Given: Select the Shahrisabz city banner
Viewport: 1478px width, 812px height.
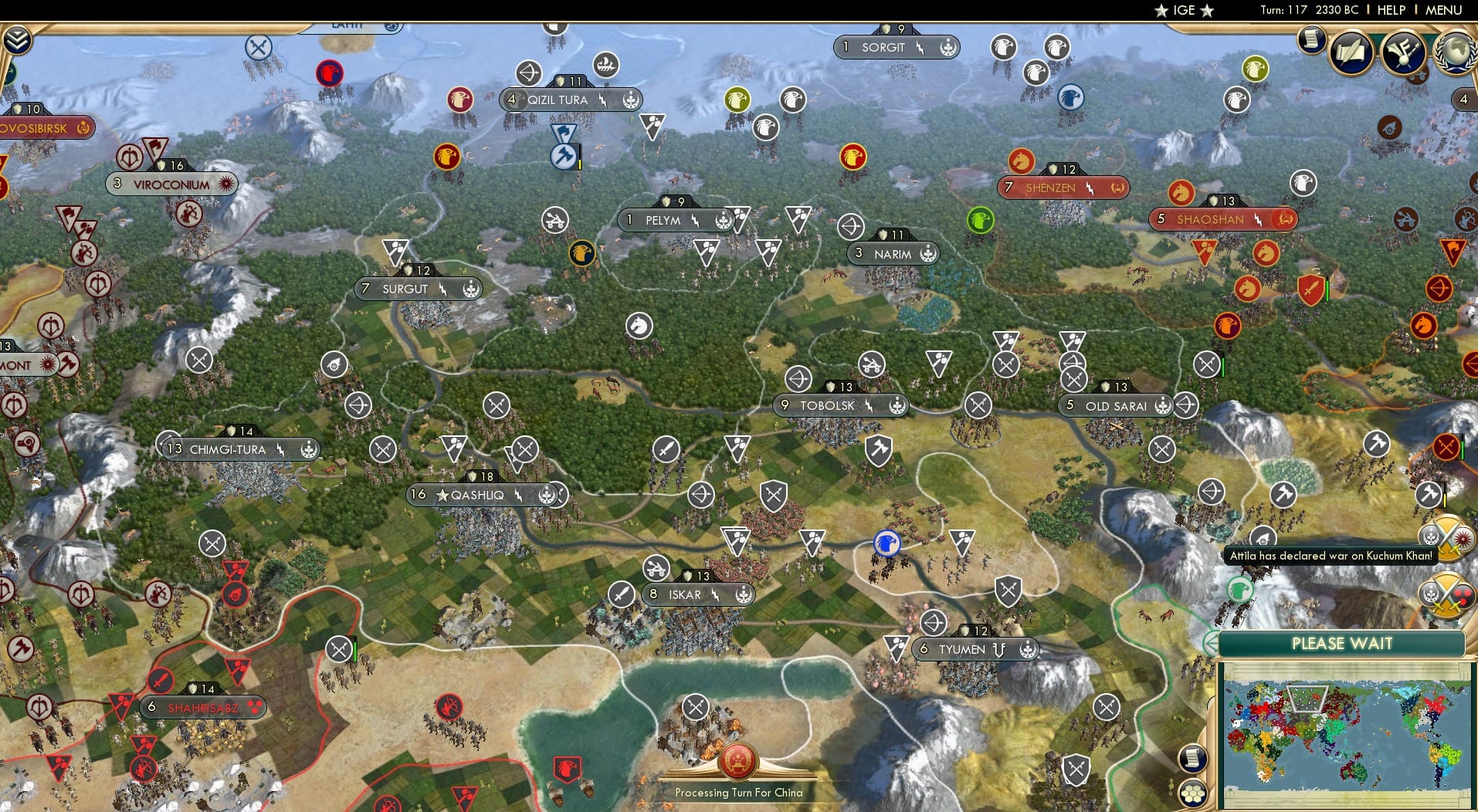Looking at the screenshot, I should coord(202,706).
